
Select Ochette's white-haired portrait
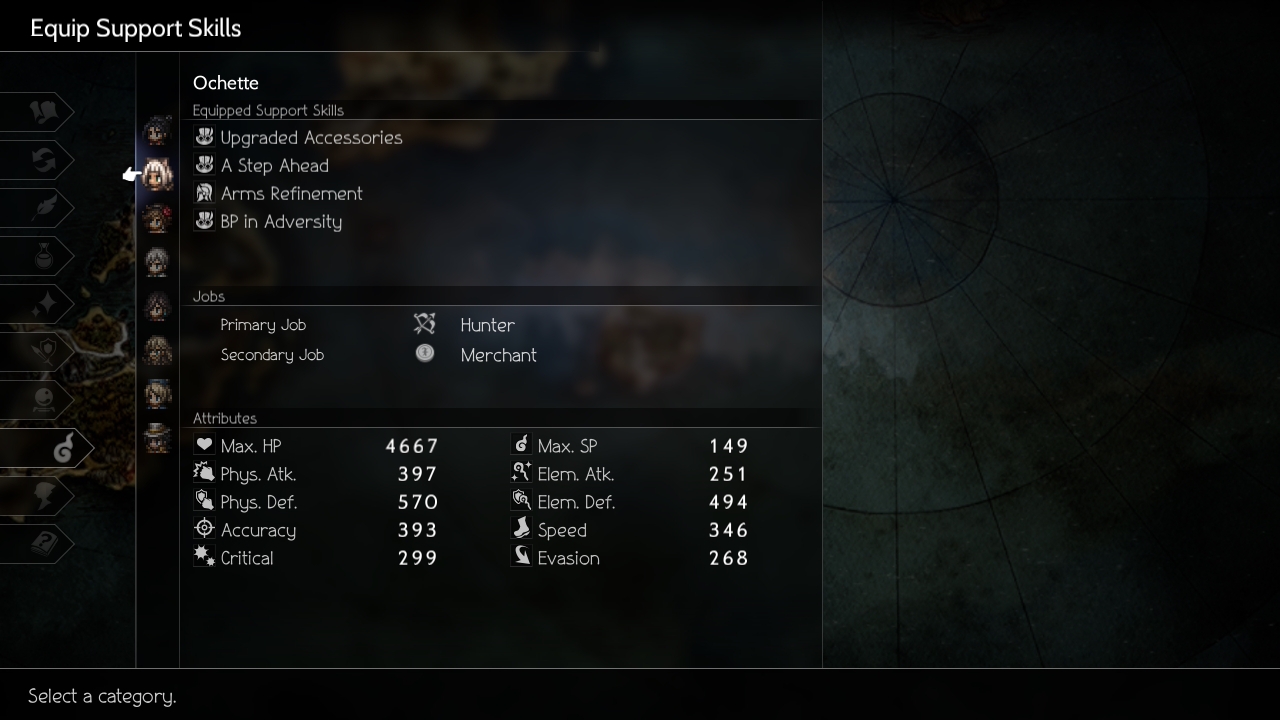tap(157, 175)
